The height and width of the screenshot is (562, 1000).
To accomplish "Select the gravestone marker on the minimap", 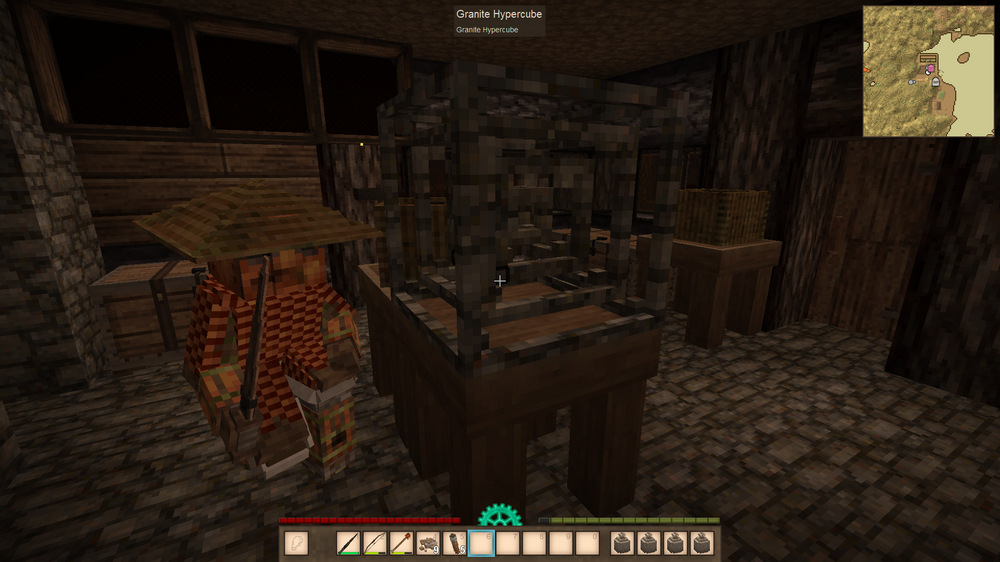I will [935, 82].
